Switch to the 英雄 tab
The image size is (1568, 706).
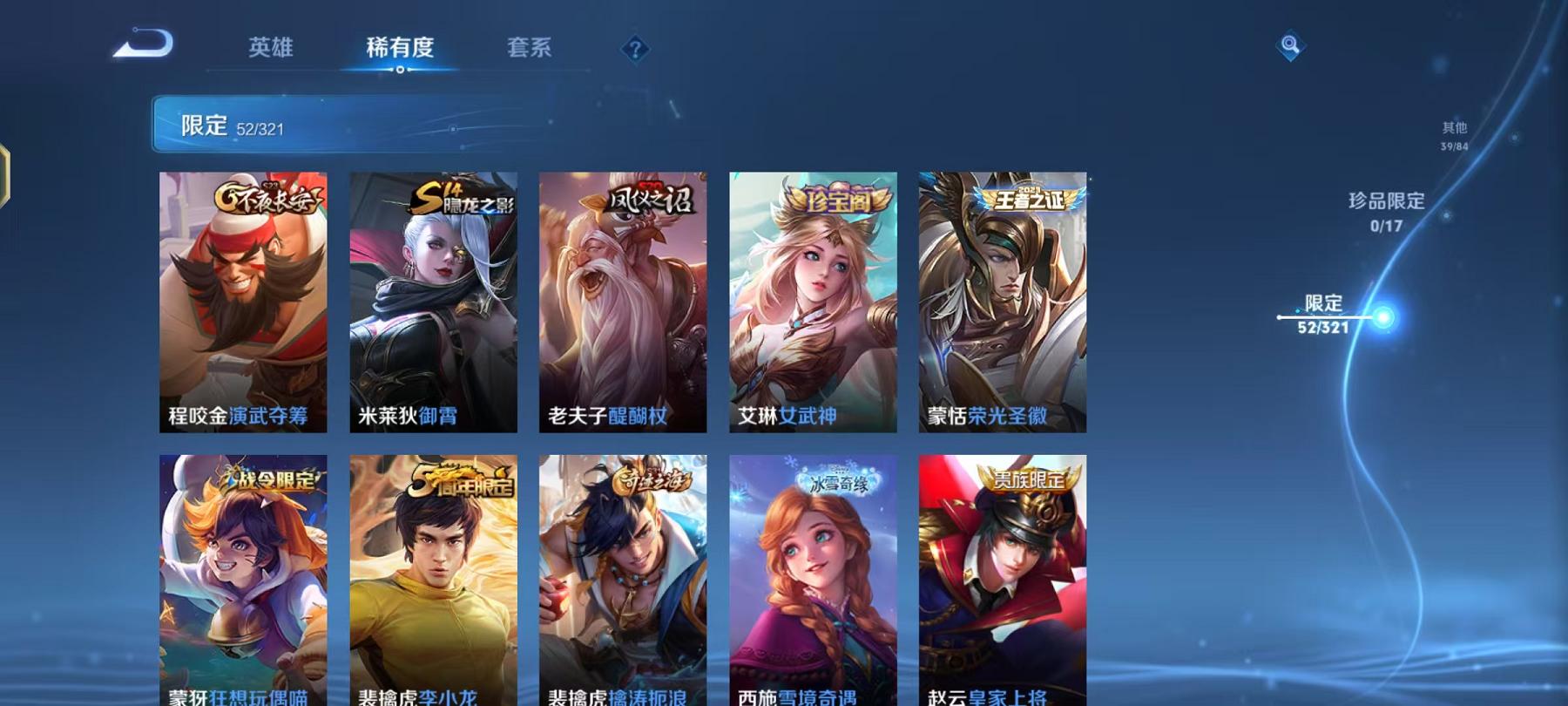[x=271, y=49]
